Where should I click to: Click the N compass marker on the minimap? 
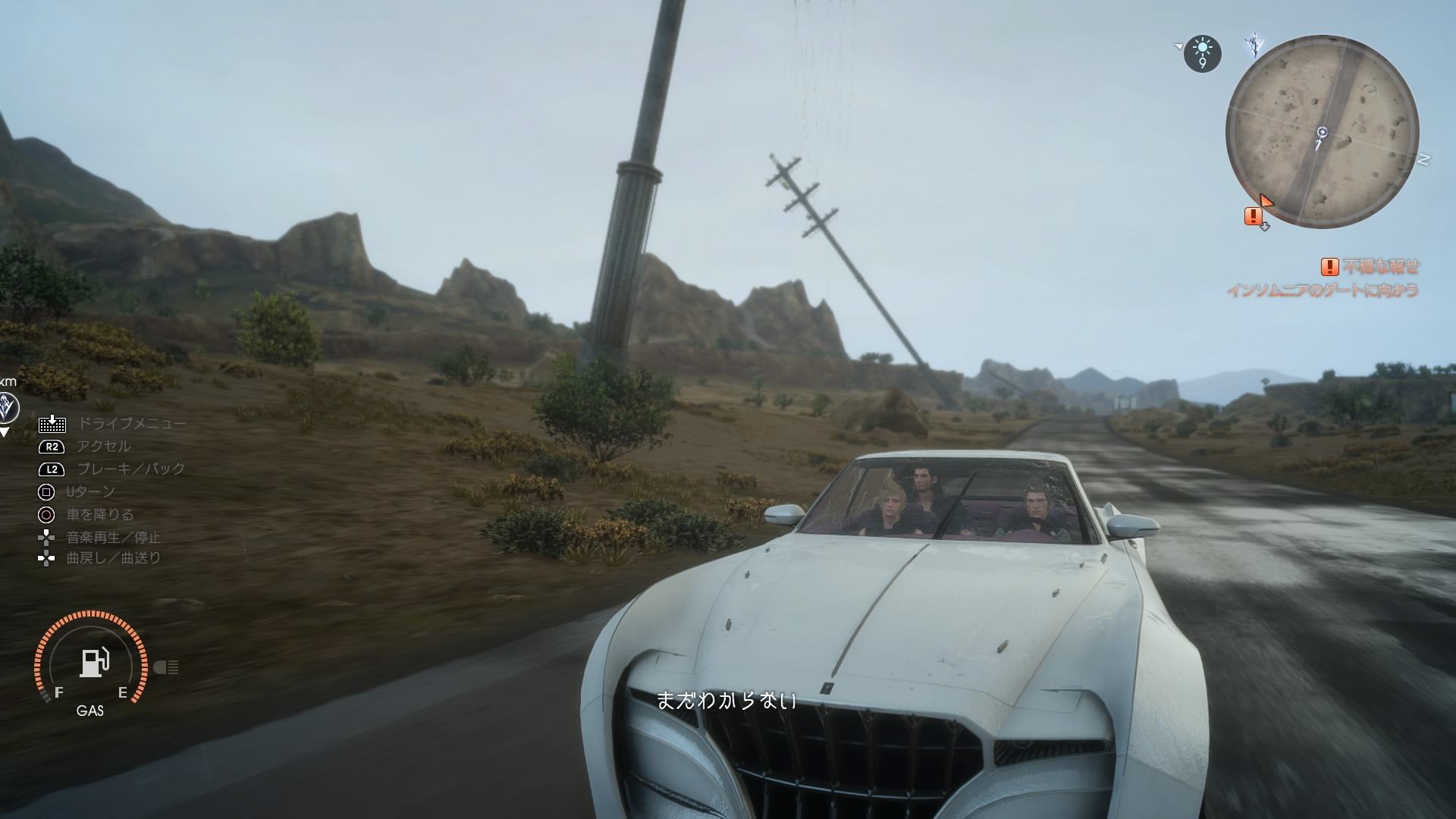pyautogui.click(x=1423, y=159)
